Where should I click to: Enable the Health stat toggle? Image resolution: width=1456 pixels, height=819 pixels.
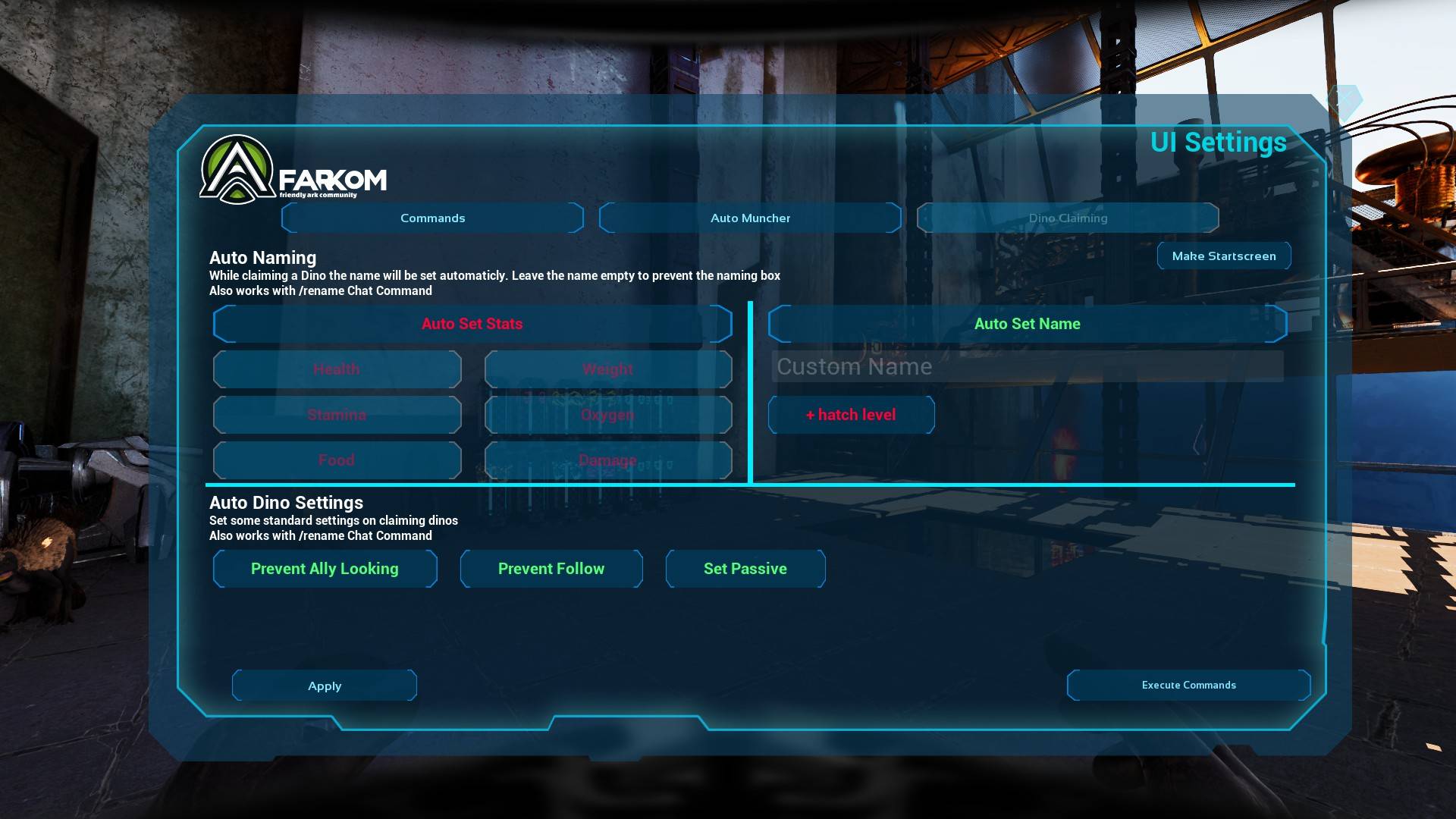click(337, 369)
